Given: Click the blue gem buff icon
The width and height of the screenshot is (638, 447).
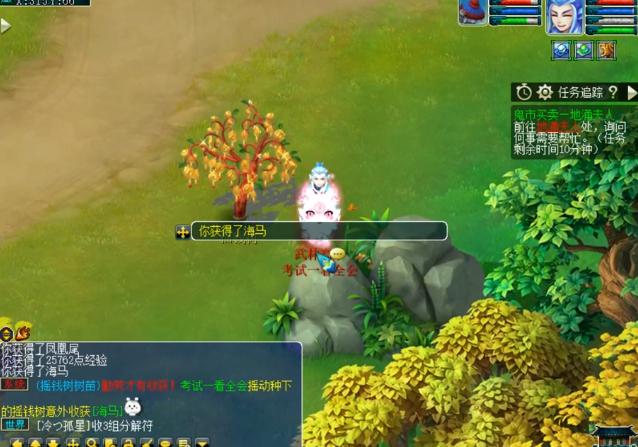Looking at the screenshot, I should coord(561,50).
